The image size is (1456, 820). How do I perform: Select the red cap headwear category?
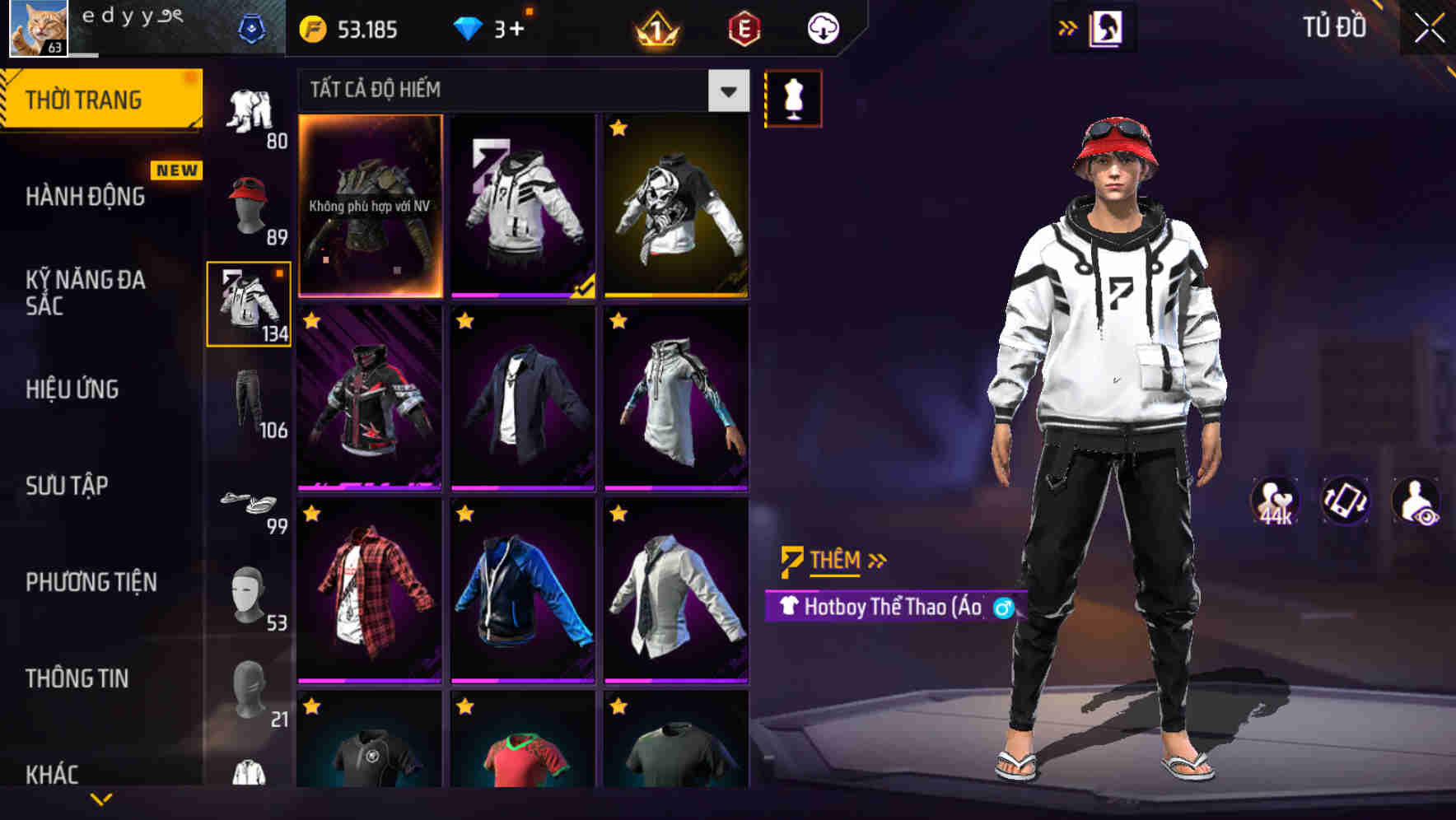pos(249,200)
